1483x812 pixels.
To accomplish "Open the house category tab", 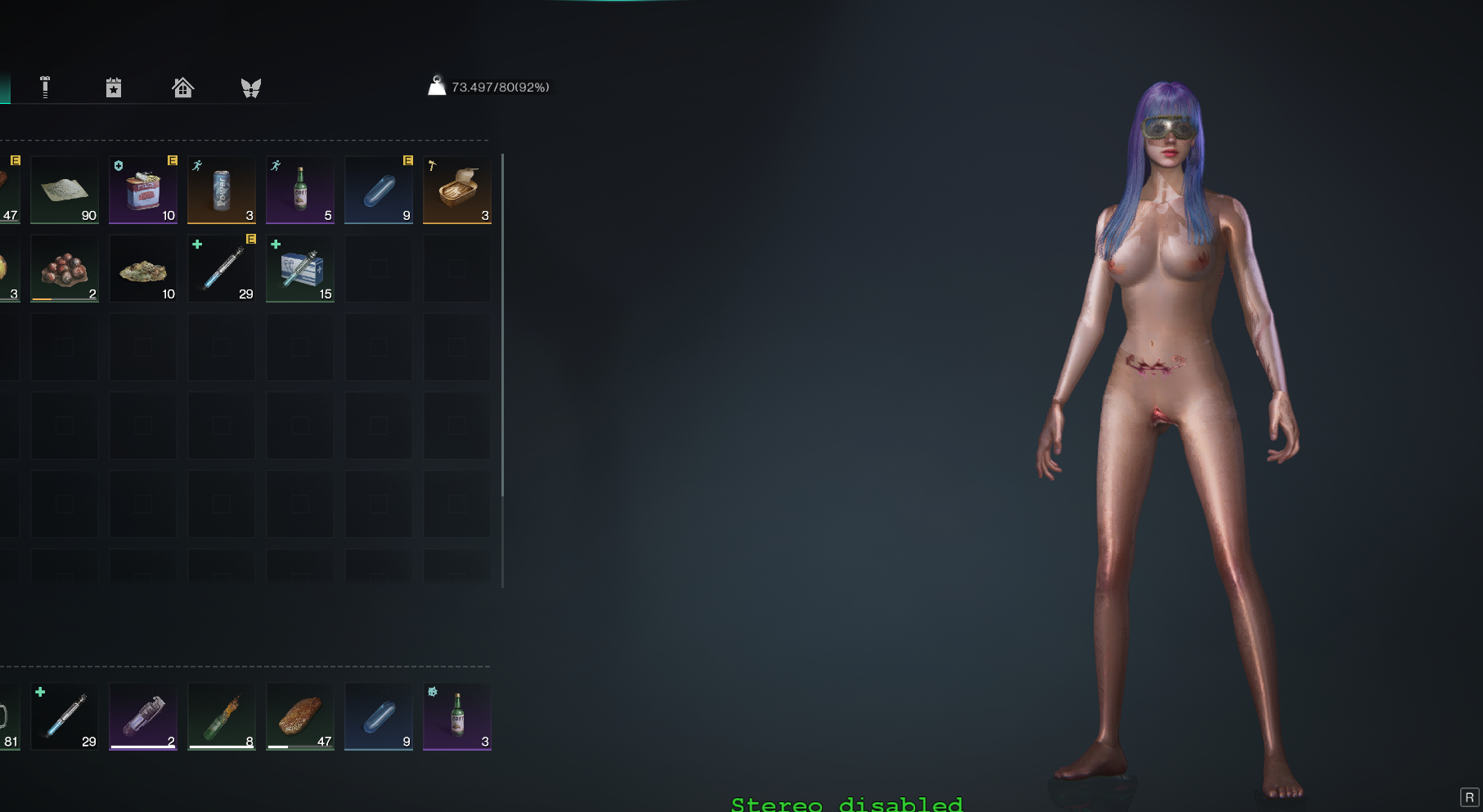I will [x=182, y=87].
